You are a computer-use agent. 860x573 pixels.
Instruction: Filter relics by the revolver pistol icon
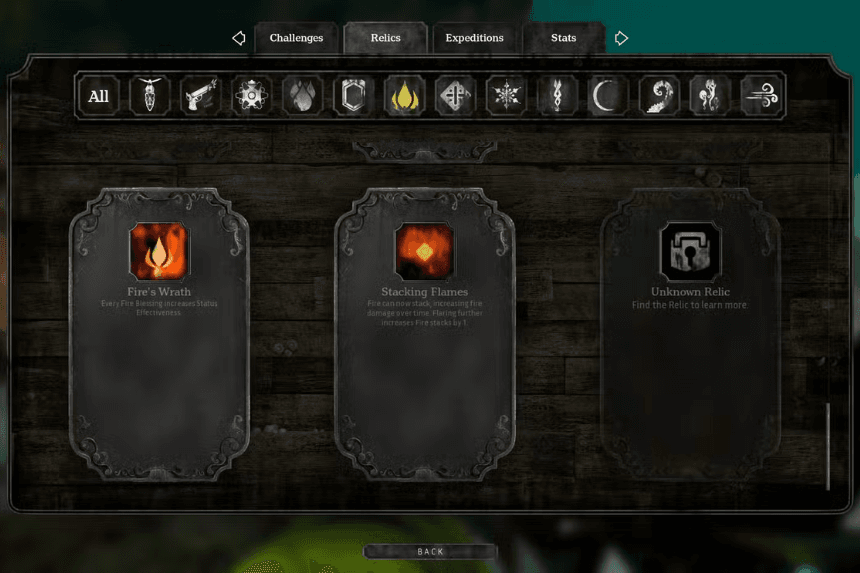(x=201, y=96)
